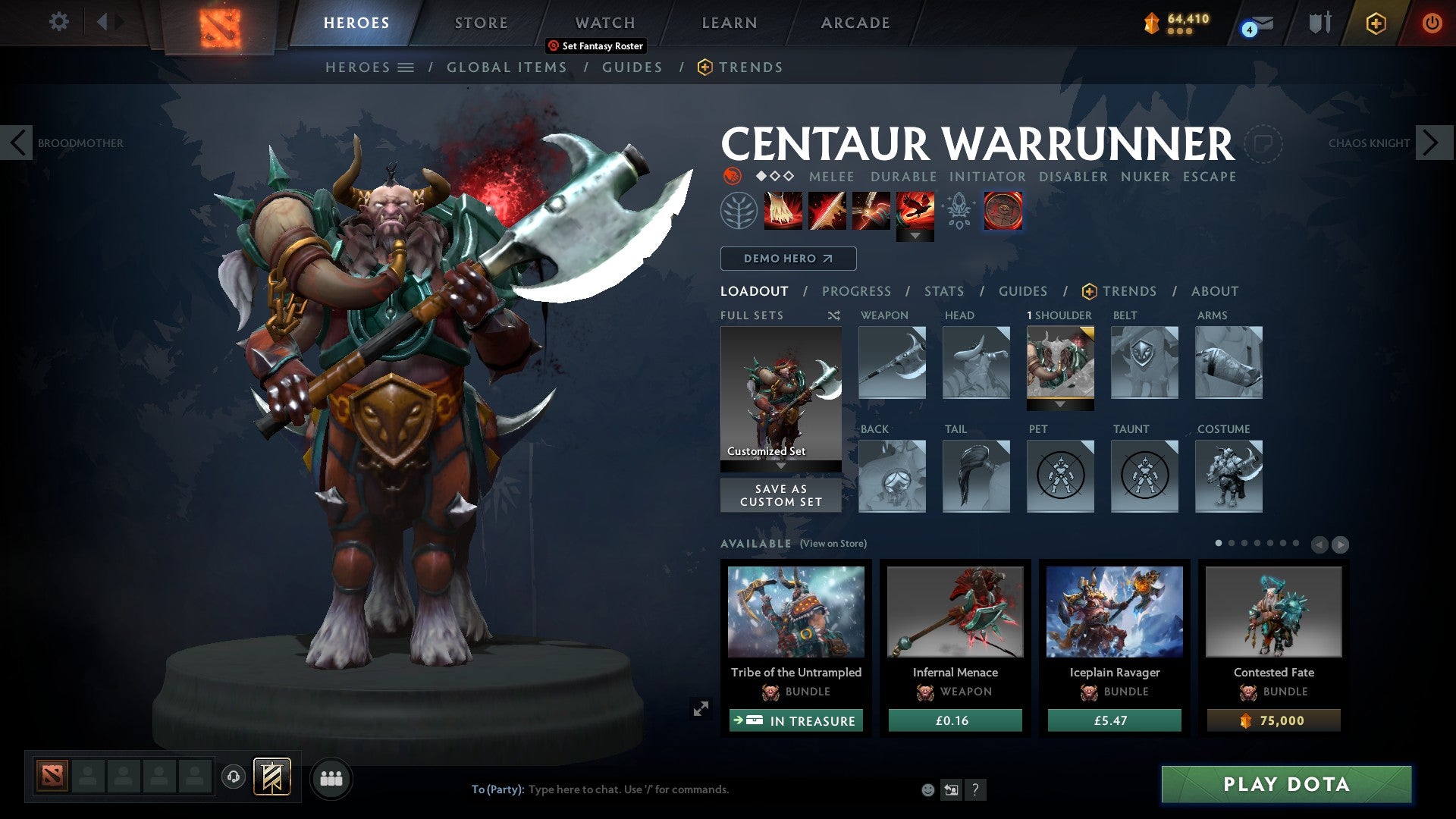Viewport: 1456px width, 819px height.
Task: Toggle the Dota Plus icon in the top bar
Action: tap(1375, 23)
